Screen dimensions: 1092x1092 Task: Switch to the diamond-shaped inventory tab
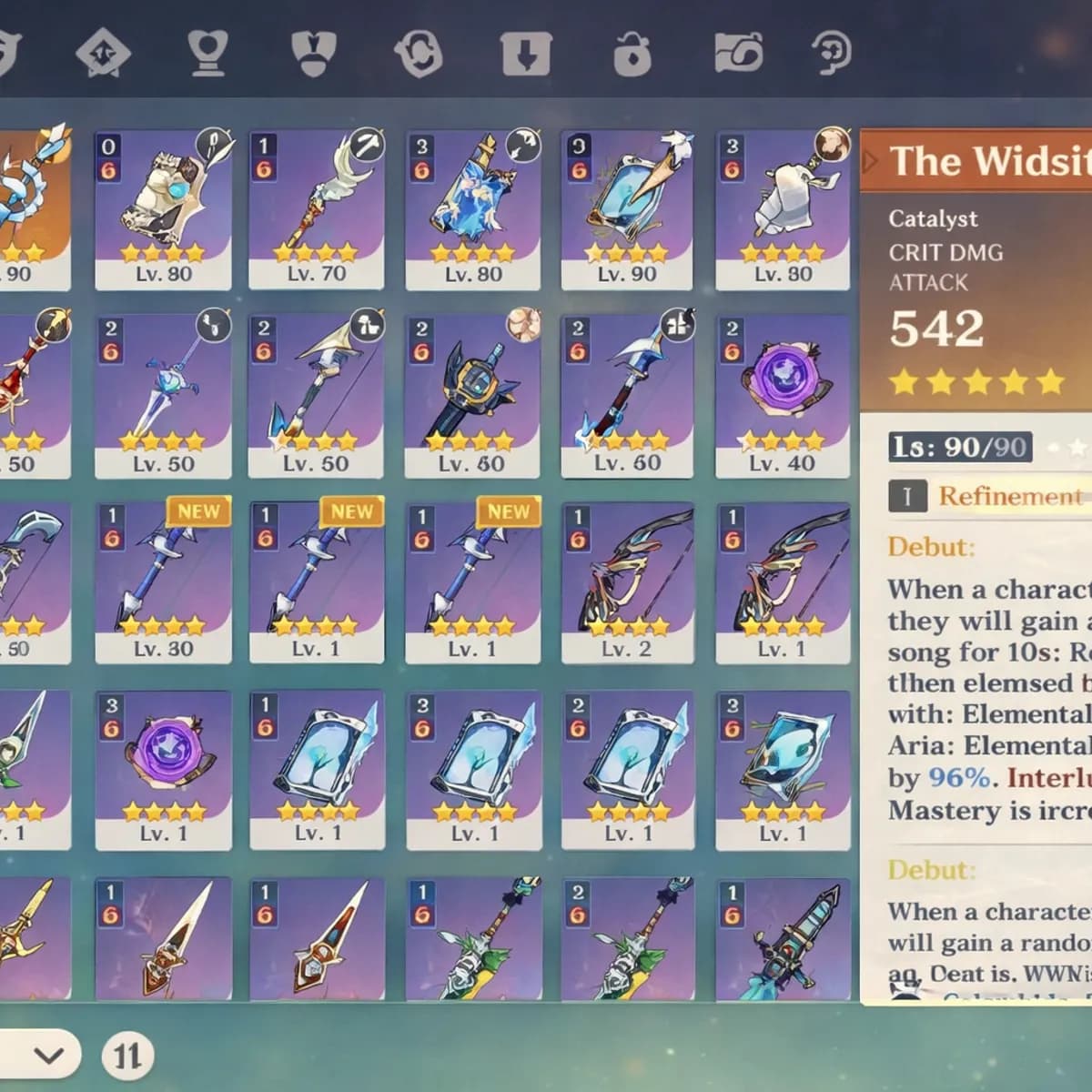tap(103, 53)
